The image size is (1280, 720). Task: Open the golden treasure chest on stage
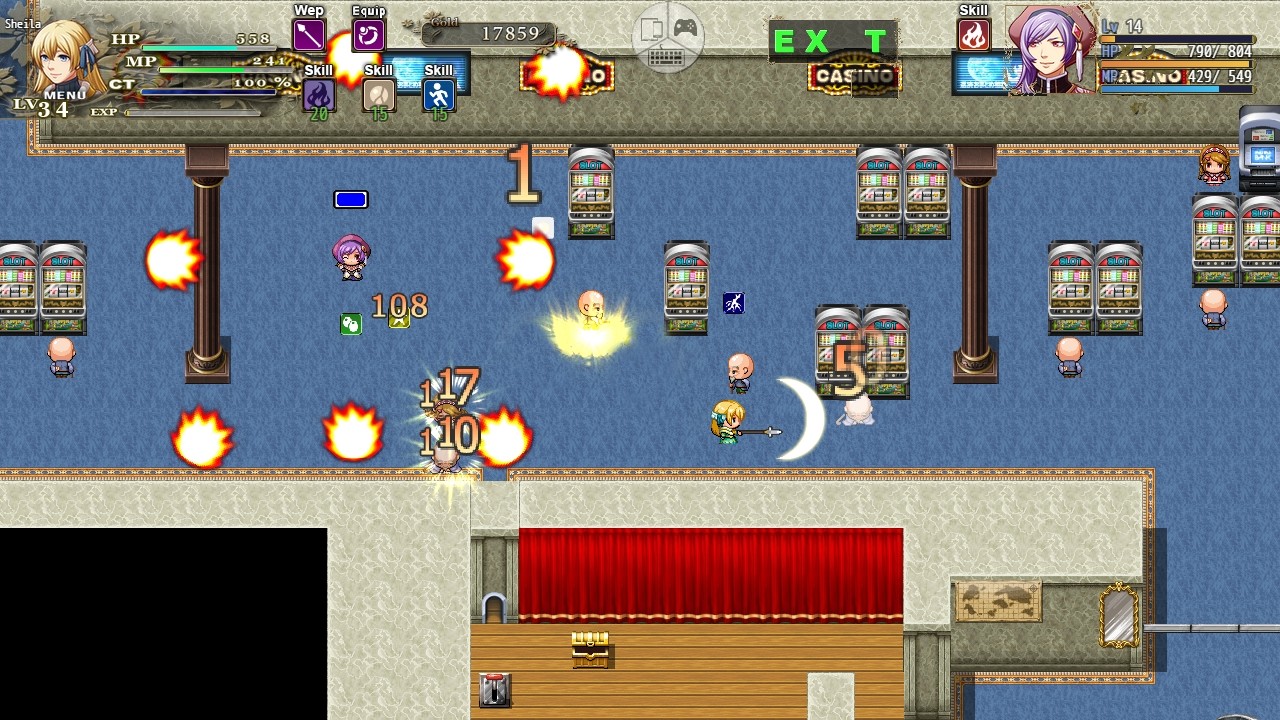click(590, 650)
